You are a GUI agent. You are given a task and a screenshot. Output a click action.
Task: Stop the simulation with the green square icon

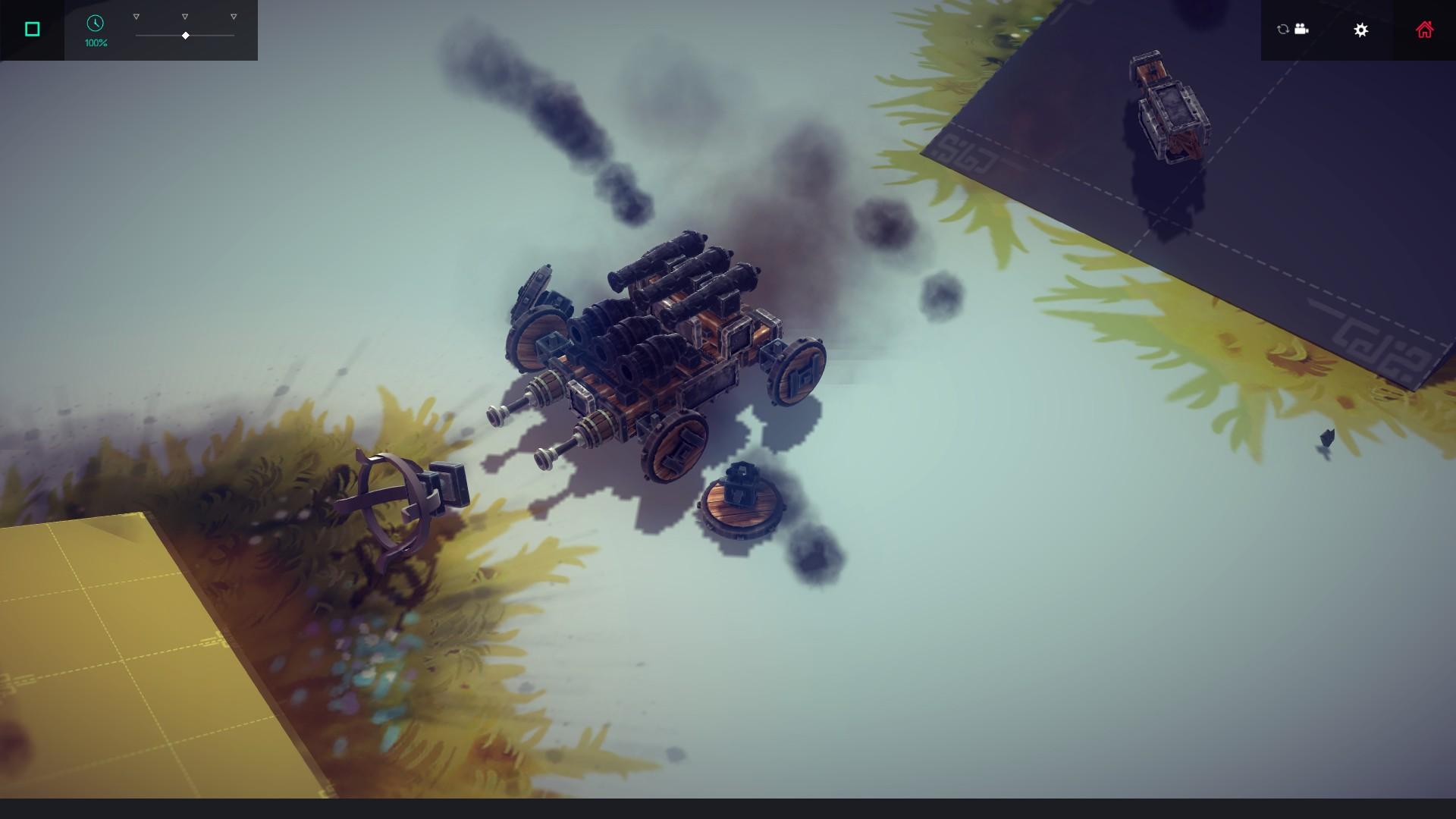pos(31,27)
